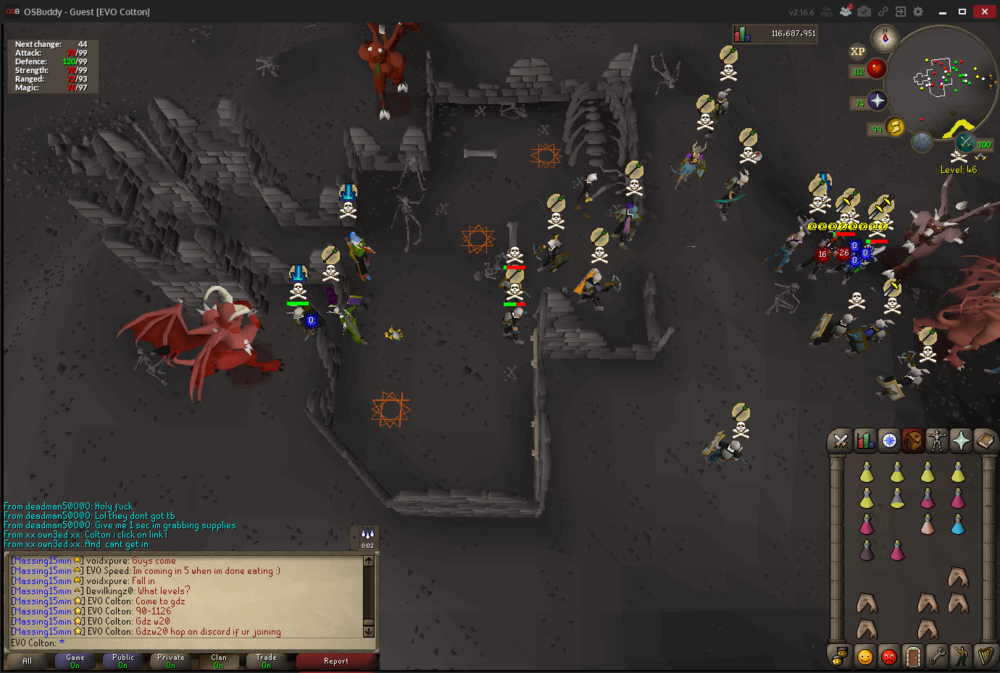The width and height of the screenshot is (1000, 673).
Task: Switch to the Magic spellbook tab
Action: [x=985, y=440]
